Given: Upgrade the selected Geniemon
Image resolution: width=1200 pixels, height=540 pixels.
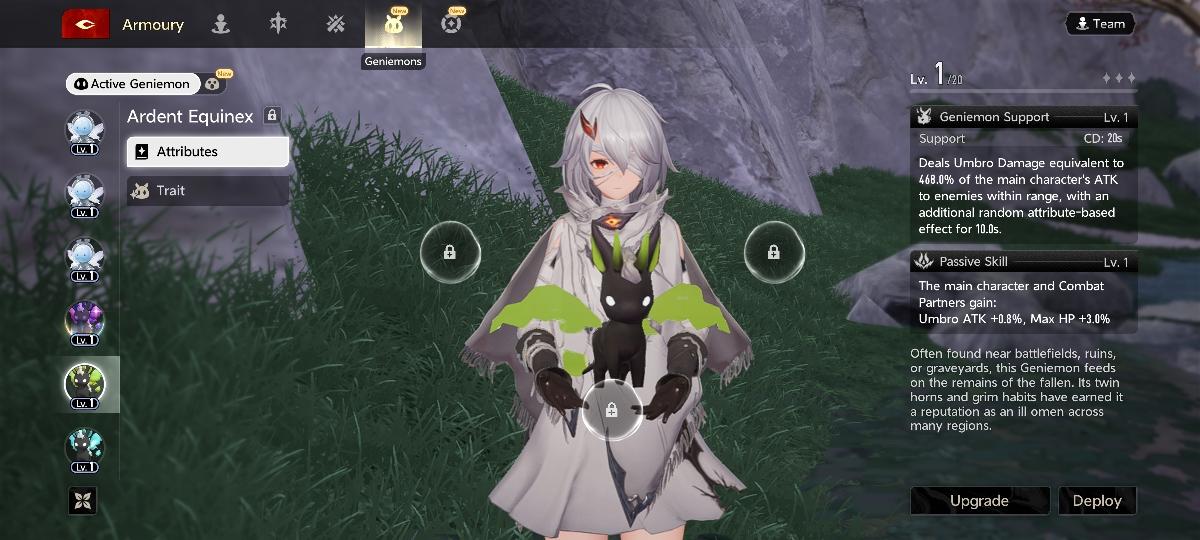Looking at the screenshot, I should (x=979, y=501).
